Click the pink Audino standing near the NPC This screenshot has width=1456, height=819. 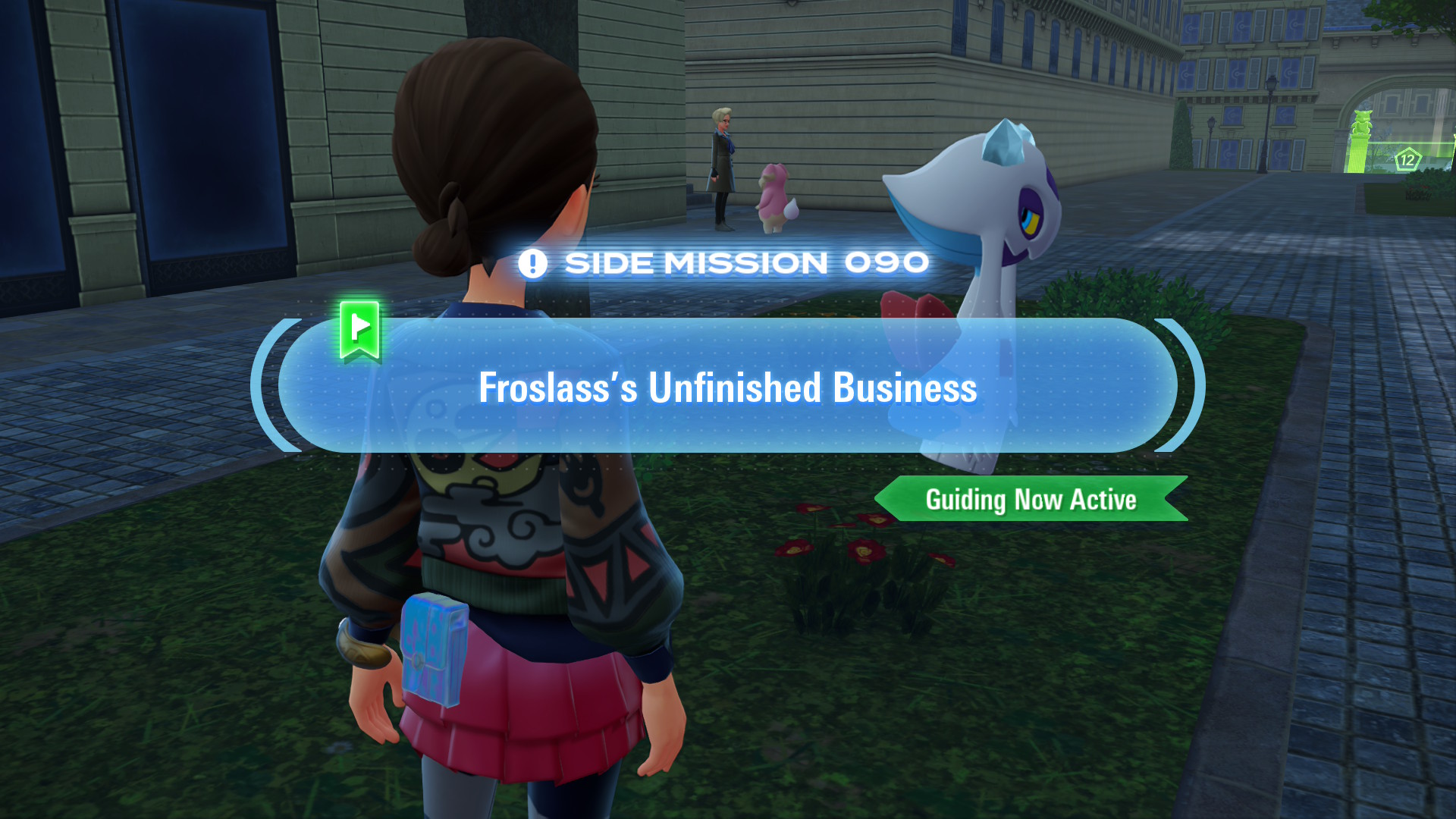775,199
